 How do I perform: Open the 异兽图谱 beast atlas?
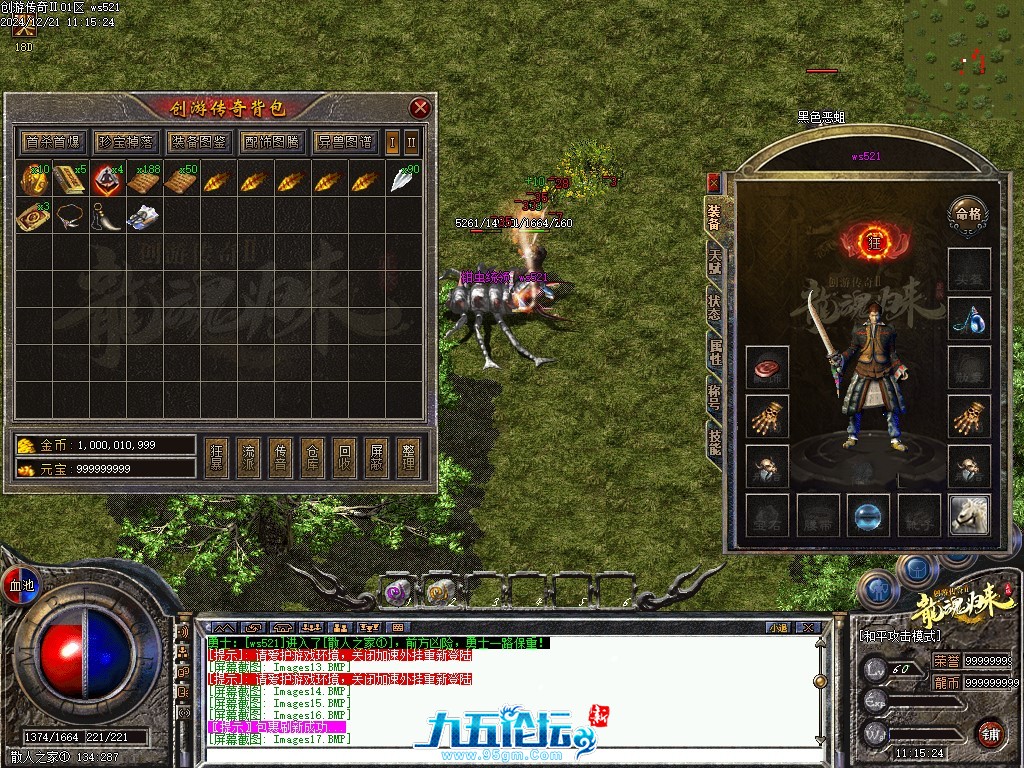(x=345, y=141)
